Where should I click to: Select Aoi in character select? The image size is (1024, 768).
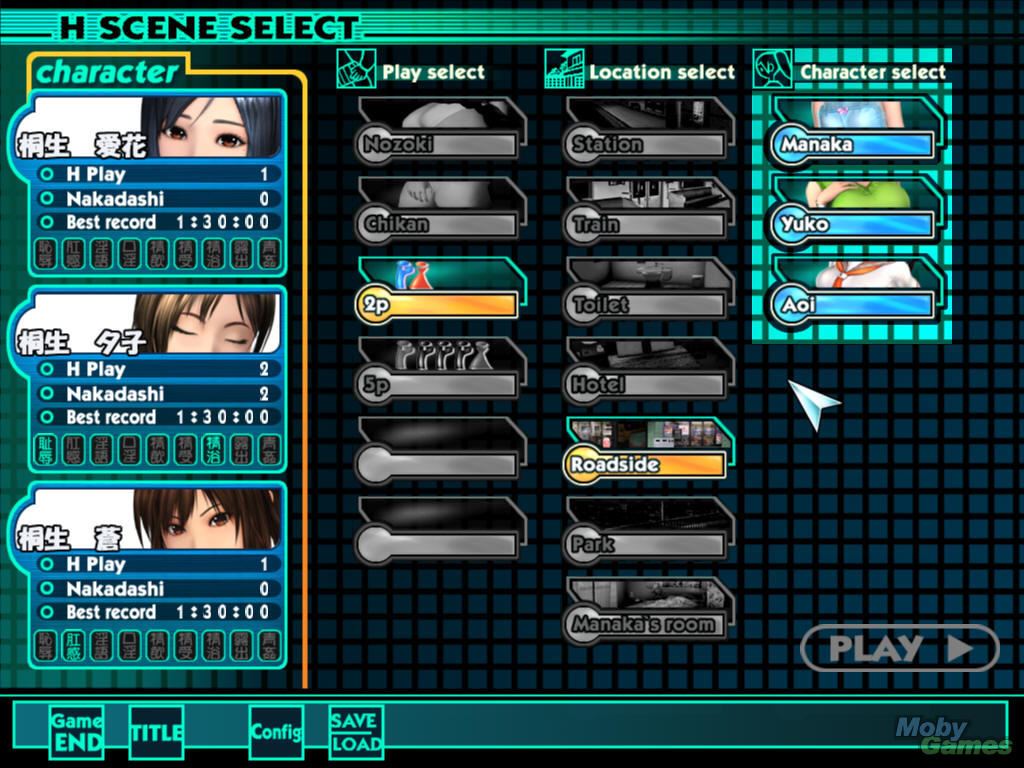click(x=855, y=304)
